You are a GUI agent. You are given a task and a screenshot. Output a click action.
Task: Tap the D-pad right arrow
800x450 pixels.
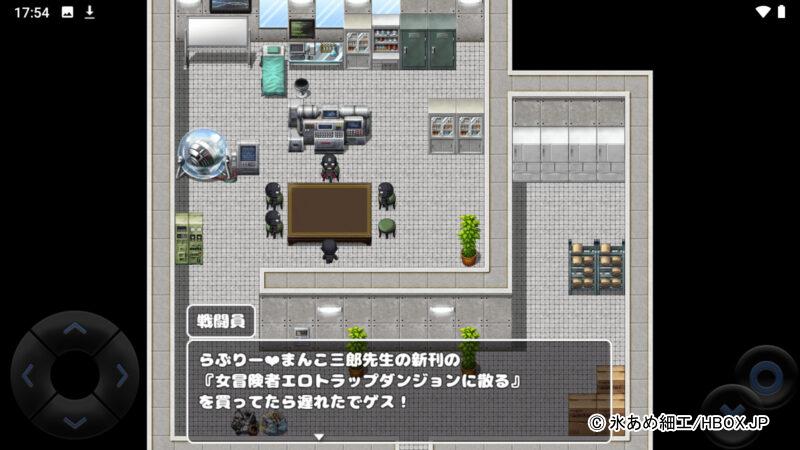[122, 376]
